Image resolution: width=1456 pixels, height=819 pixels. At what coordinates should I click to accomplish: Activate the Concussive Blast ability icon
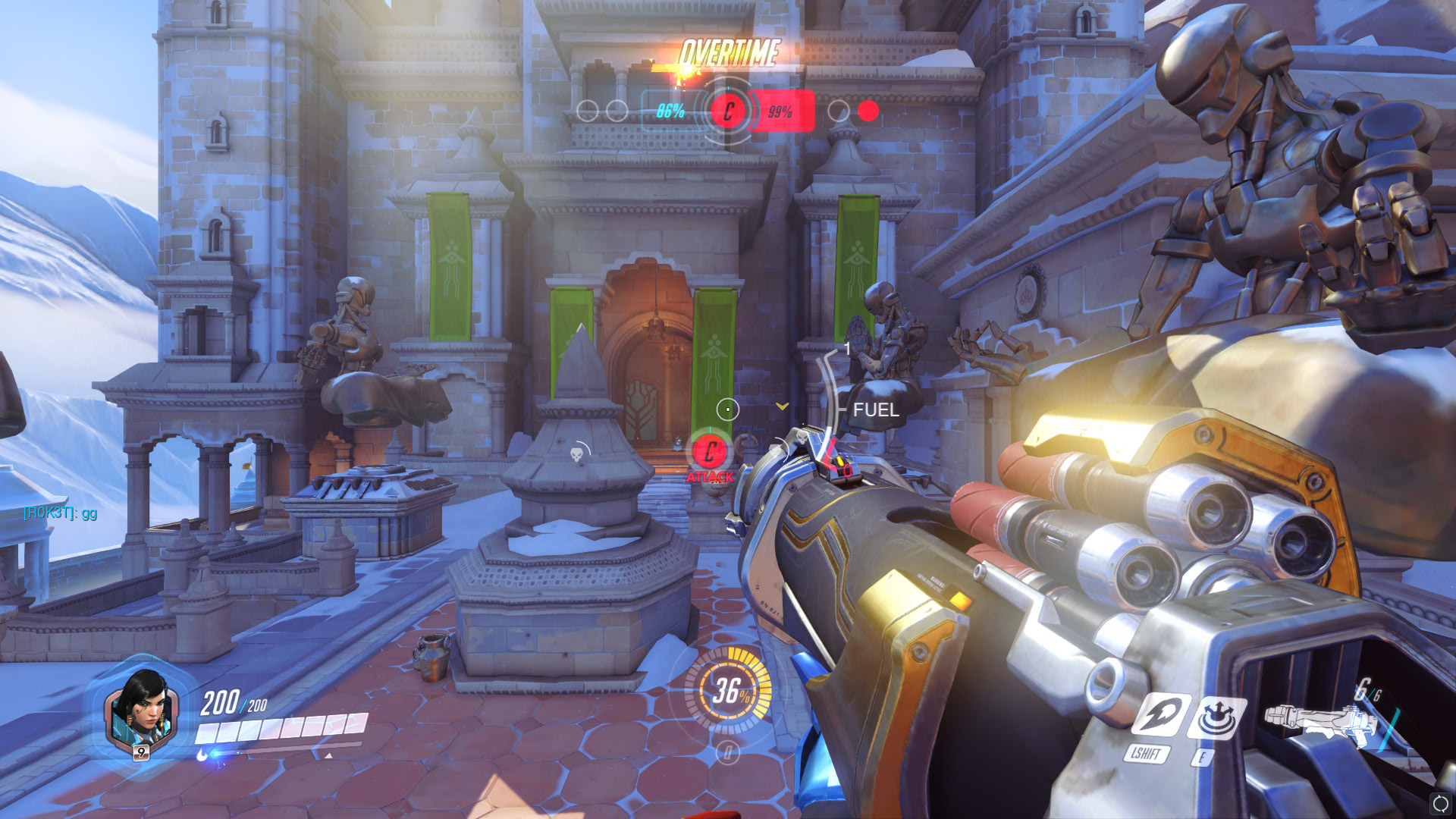pyautogui.click(x=1216, y=717)
